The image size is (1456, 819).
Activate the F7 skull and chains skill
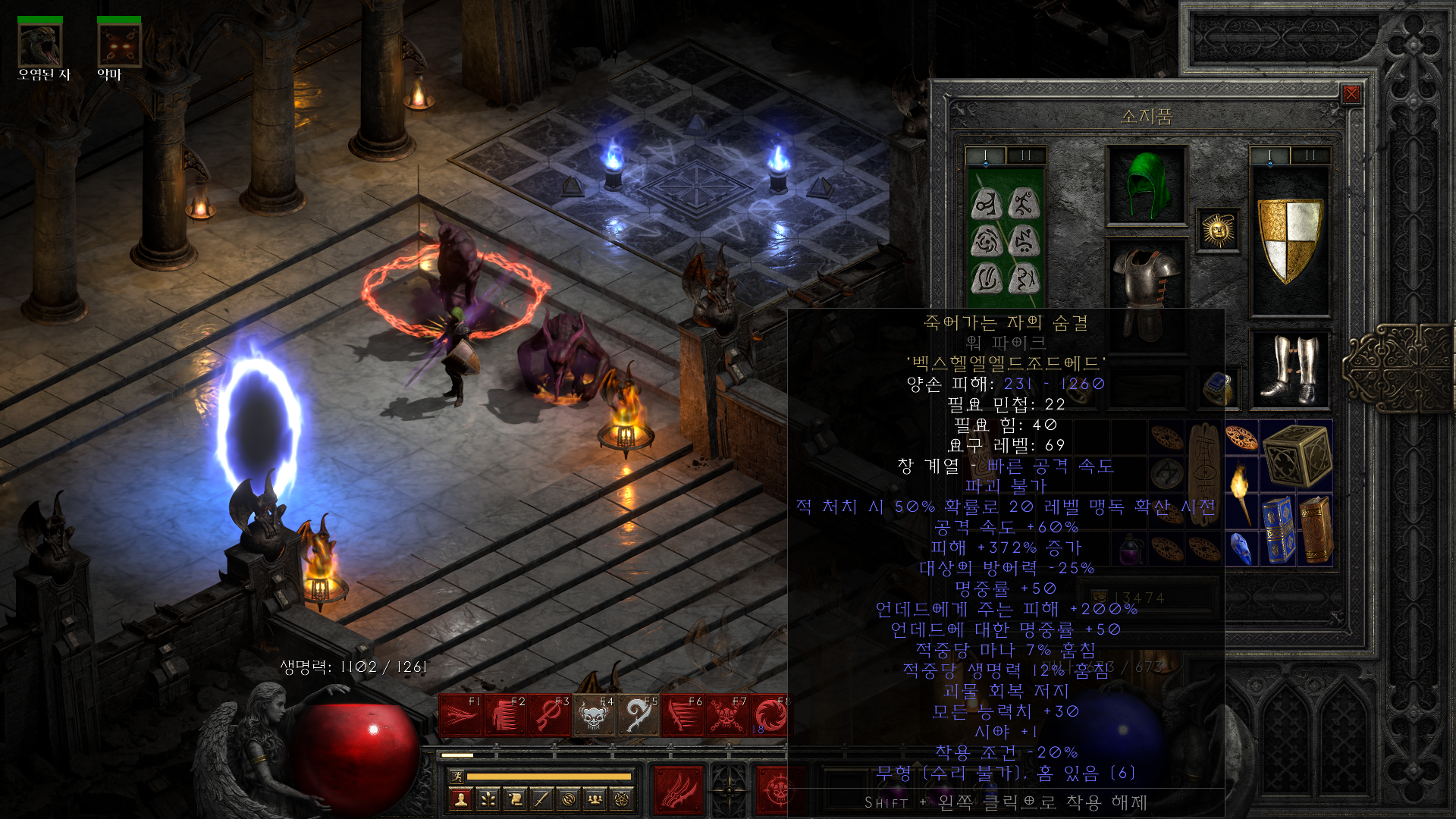[x=726, y=715]
